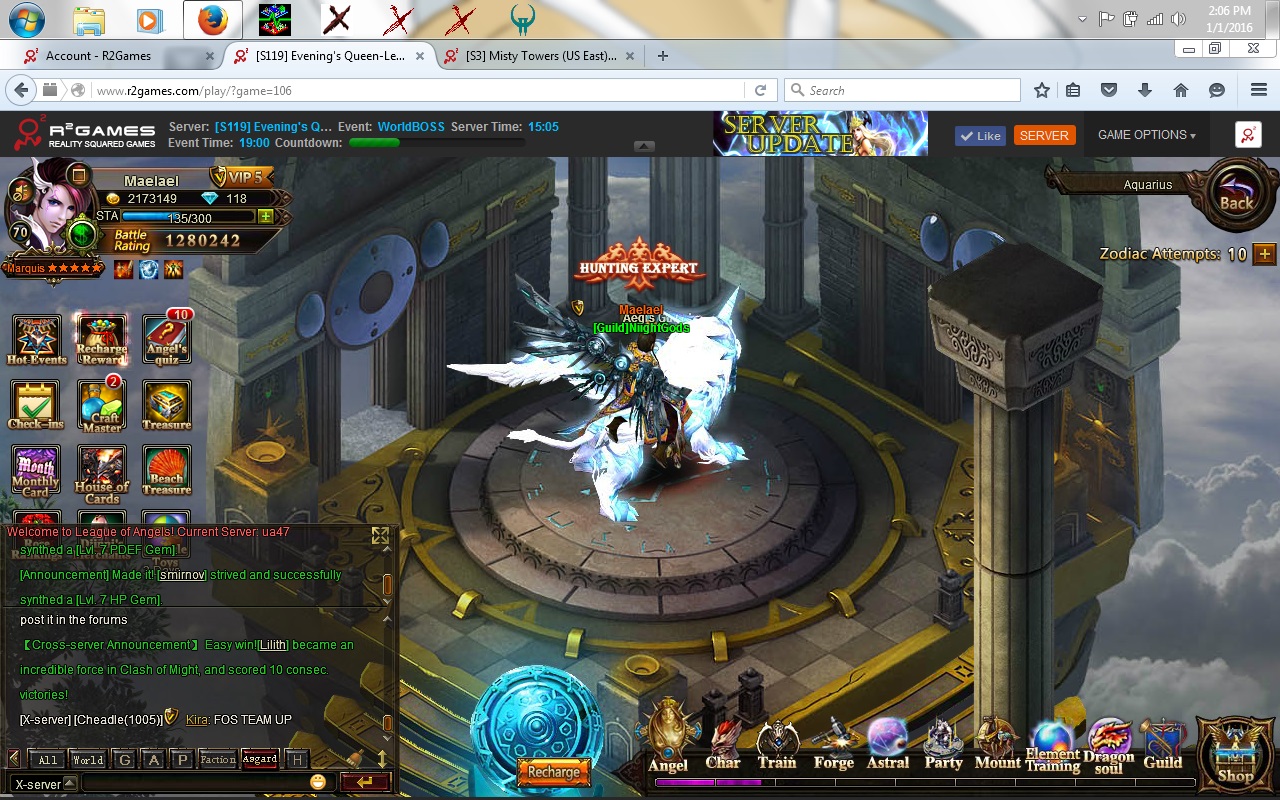Open the Mount menu
The width and height of the screenshot is (1280, 800).
click(x=997, y=745)
